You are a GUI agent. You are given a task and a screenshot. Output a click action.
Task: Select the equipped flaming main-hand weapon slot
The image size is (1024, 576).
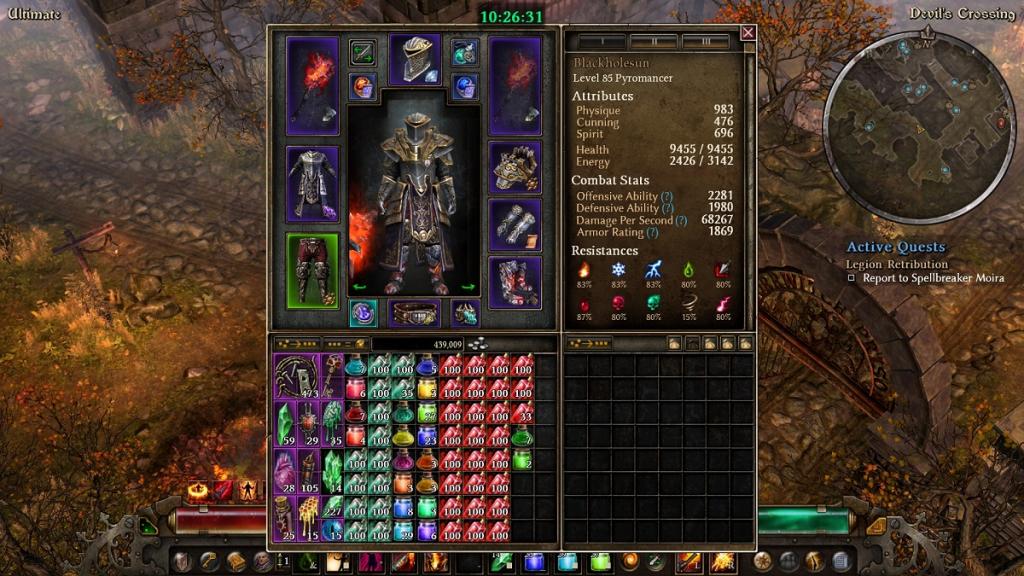click(312, 86)
